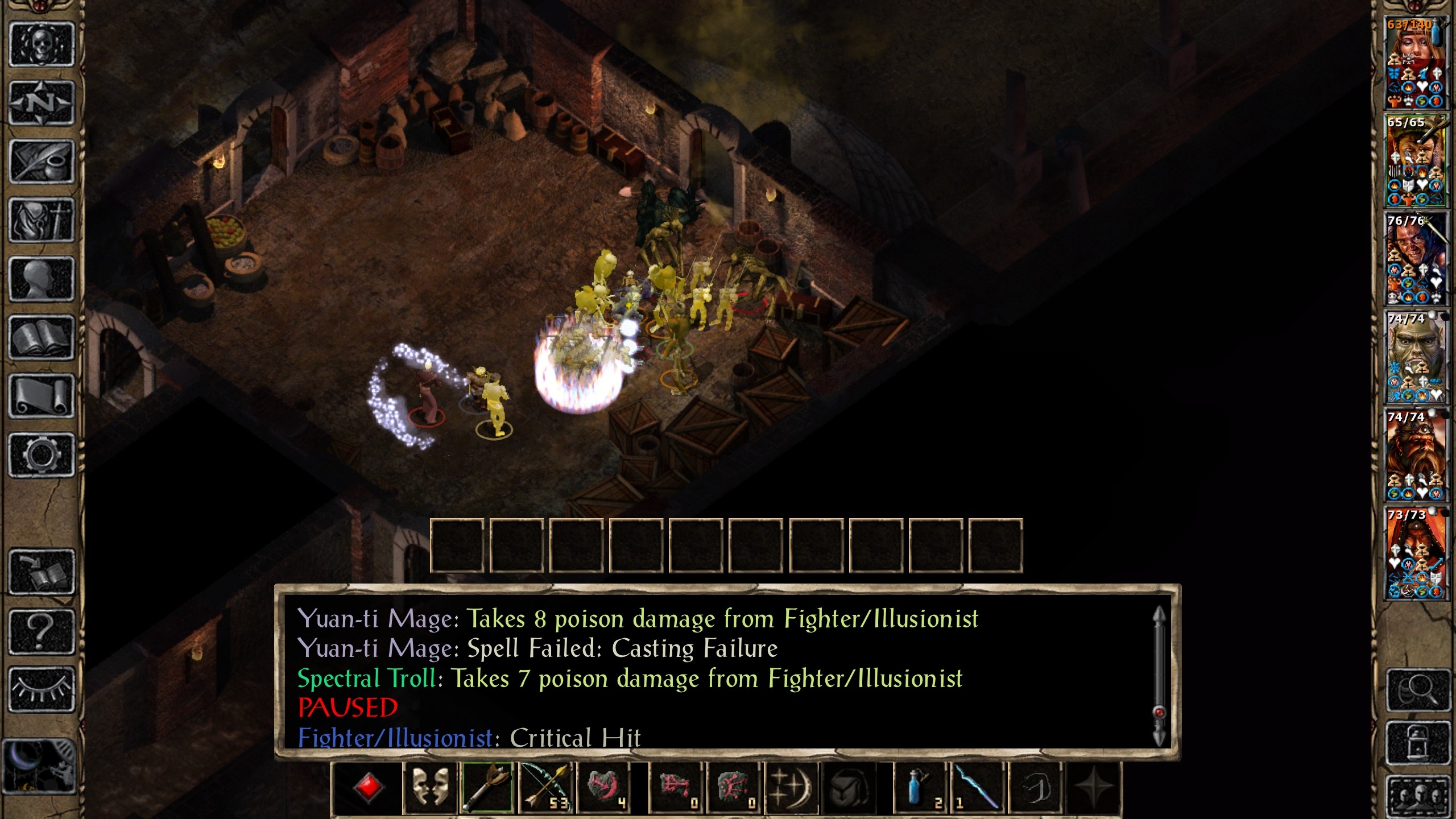Screen dimensions: 1456x819
Task: Open the journal quill and inkwell button
Action: (x=42, y=162)
